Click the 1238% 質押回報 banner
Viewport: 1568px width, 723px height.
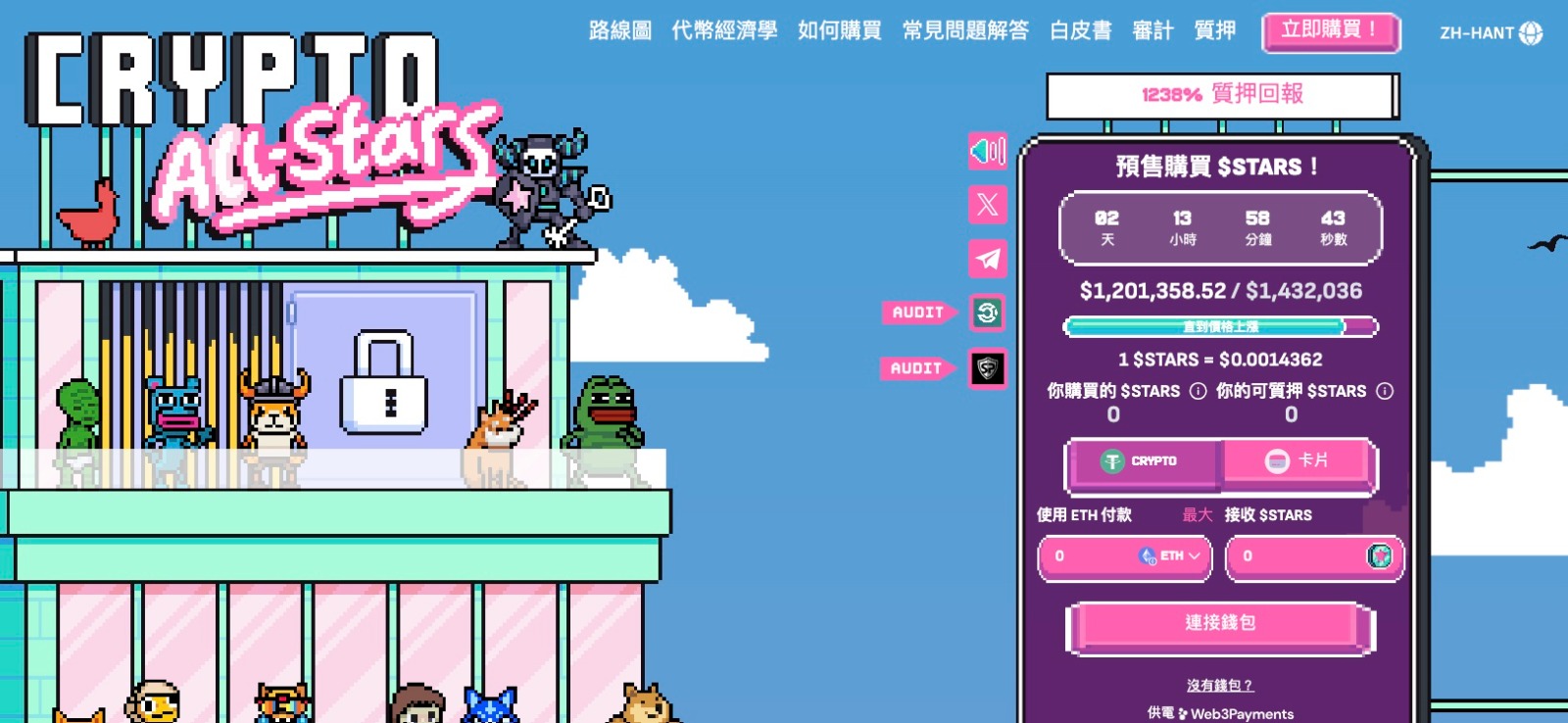1221,95
